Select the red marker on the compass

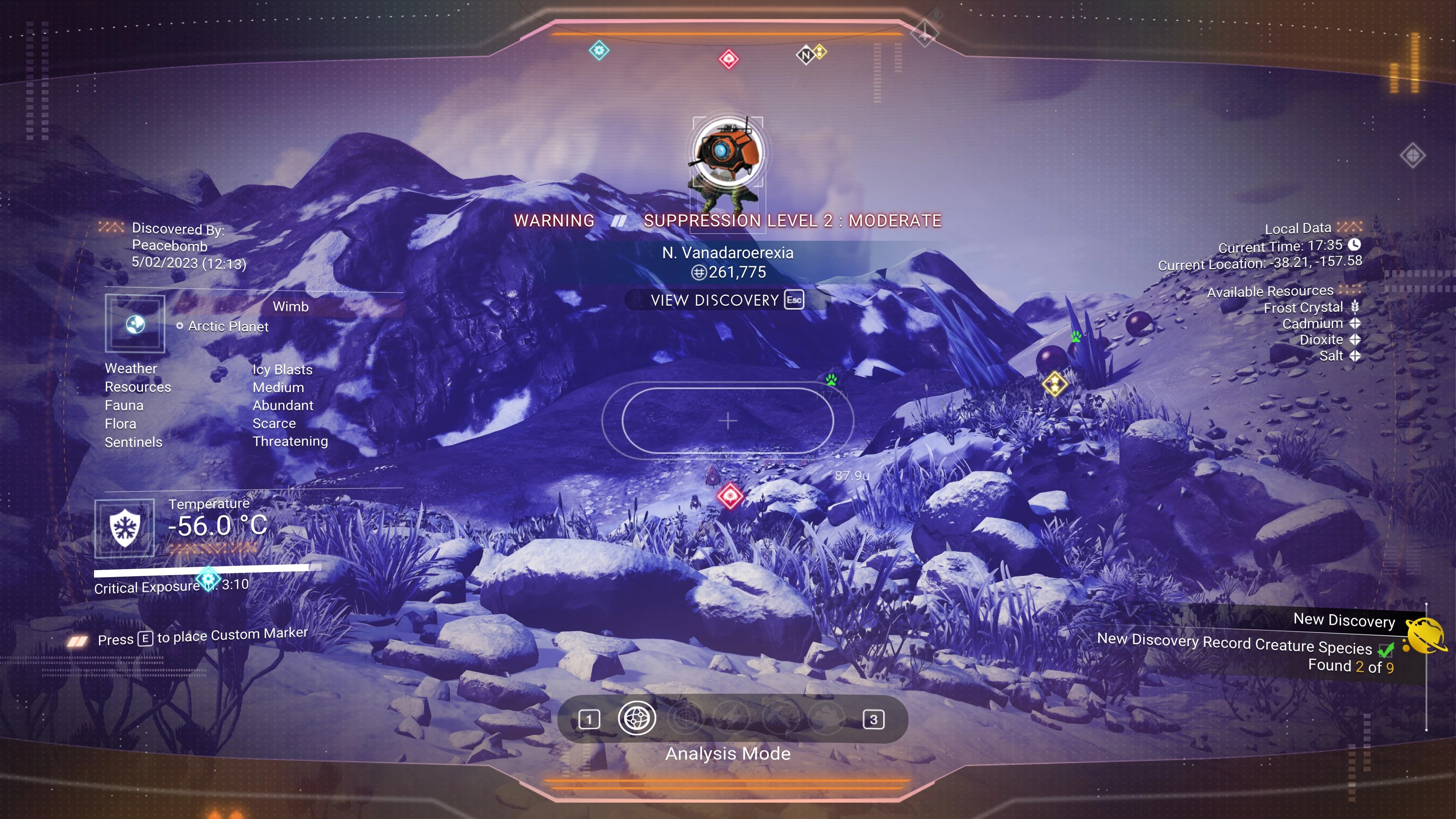point(728,59)
